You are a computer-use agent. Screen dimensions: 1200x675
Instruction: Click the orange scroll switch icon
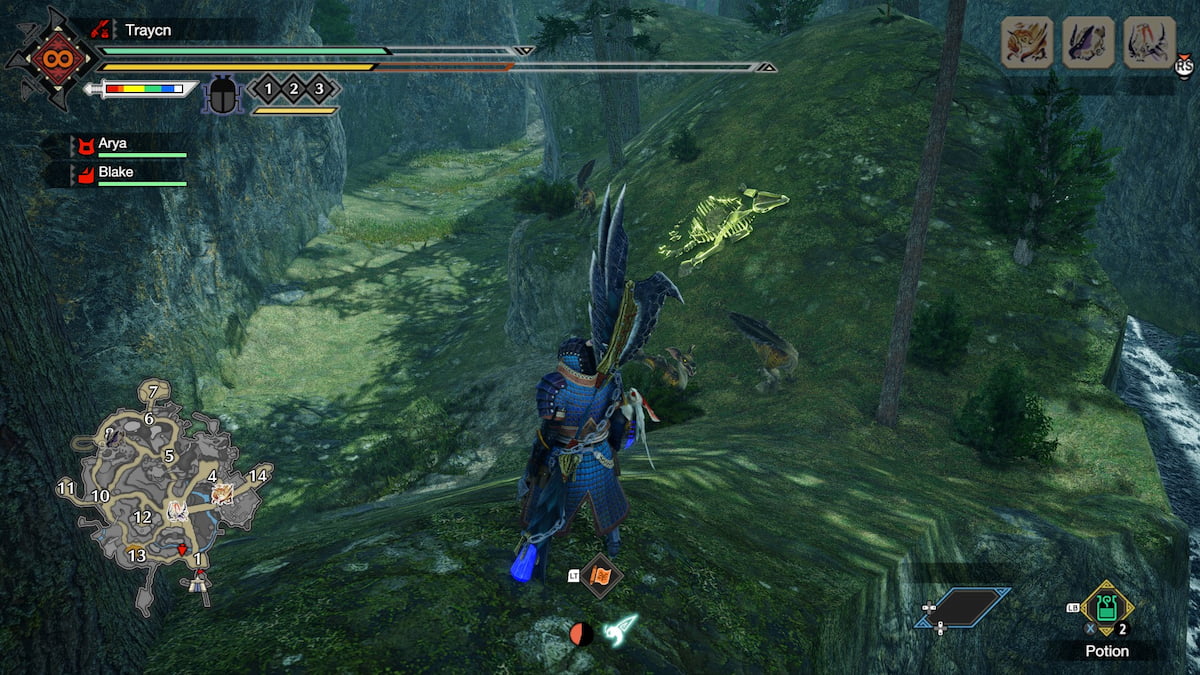coord(601,576)
